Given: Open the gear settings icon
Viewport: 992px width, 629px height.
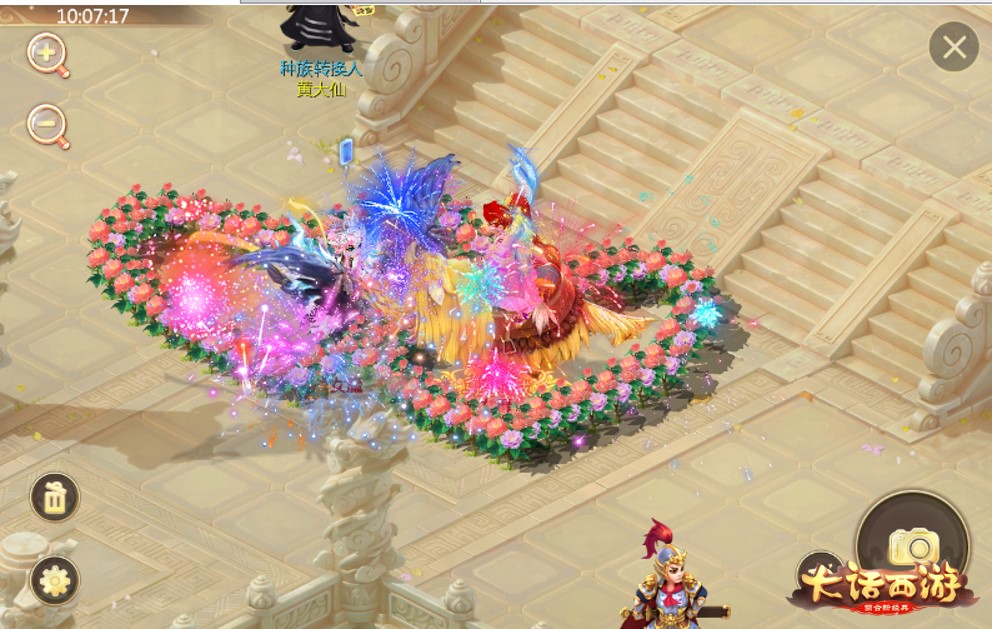Looking at the screenshot, I should coord(55,580).
